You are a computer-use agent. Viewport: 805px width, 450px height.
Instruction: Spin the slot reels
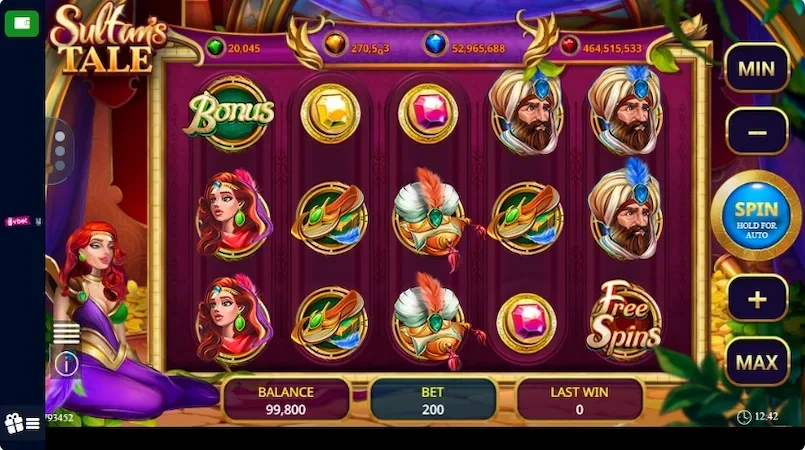point(755,215)
